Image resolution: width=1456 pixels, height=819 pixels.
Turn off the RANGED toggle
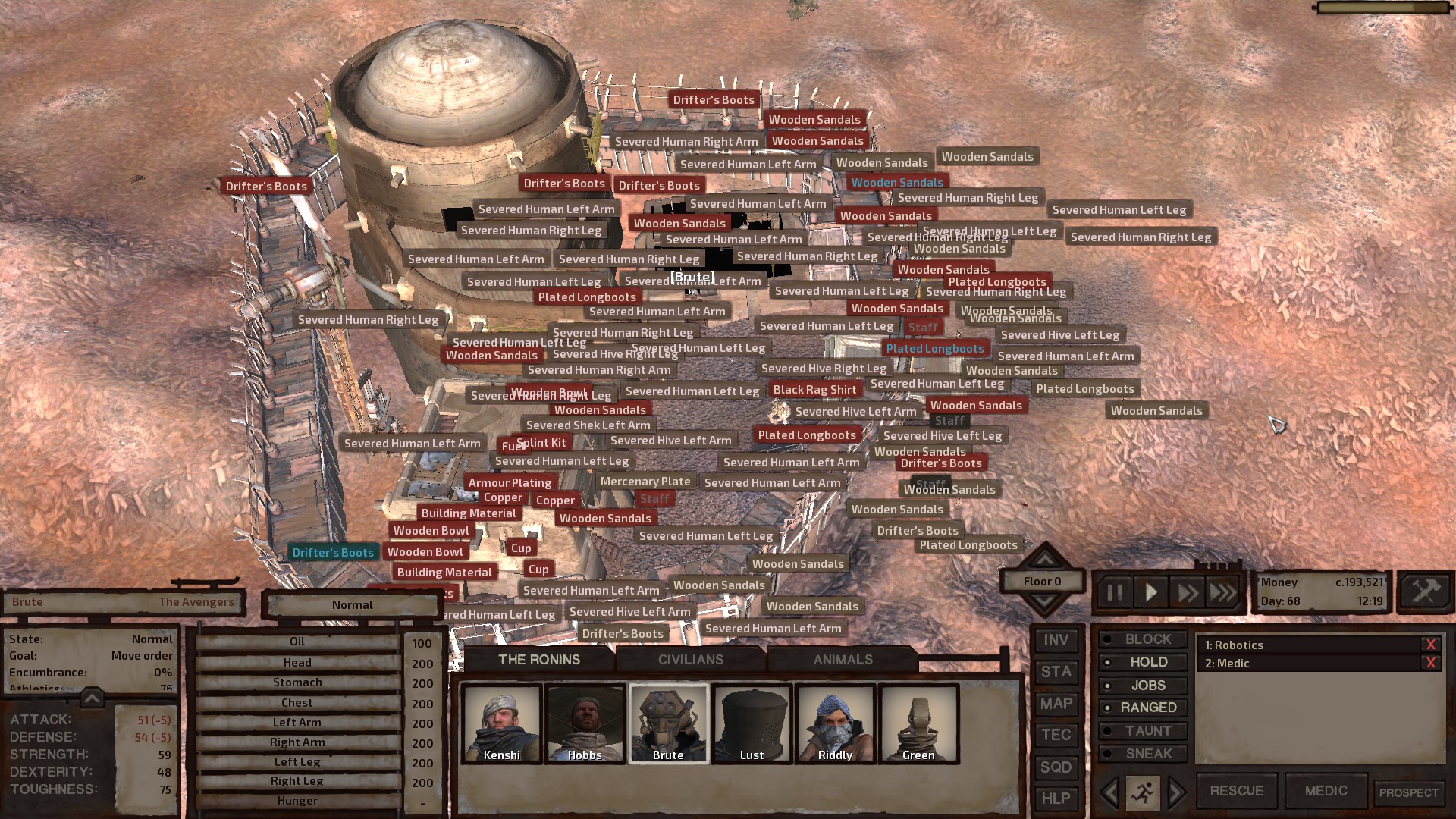[1144, 707]
